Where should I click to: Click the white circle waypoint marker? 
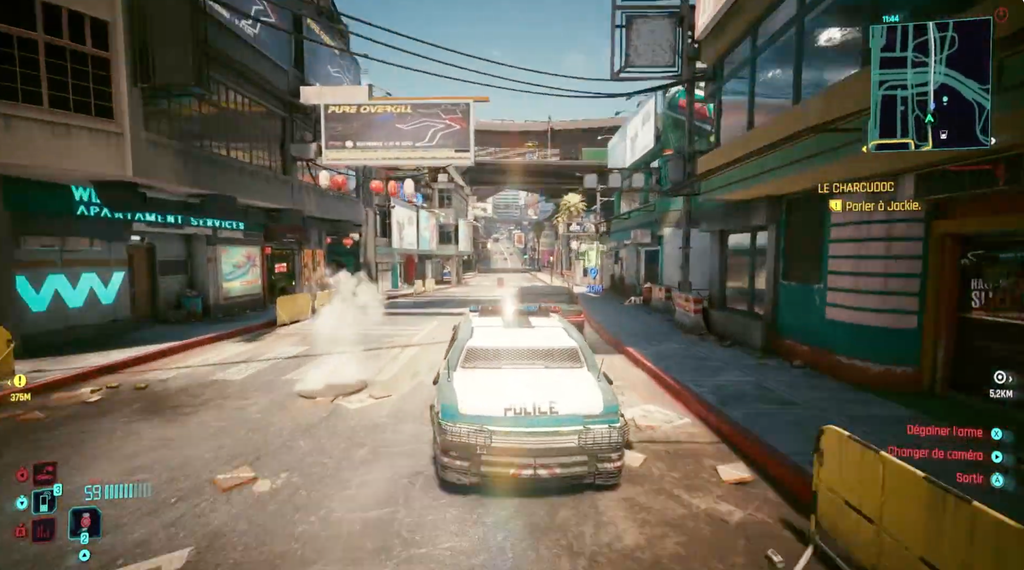point(999,377)
